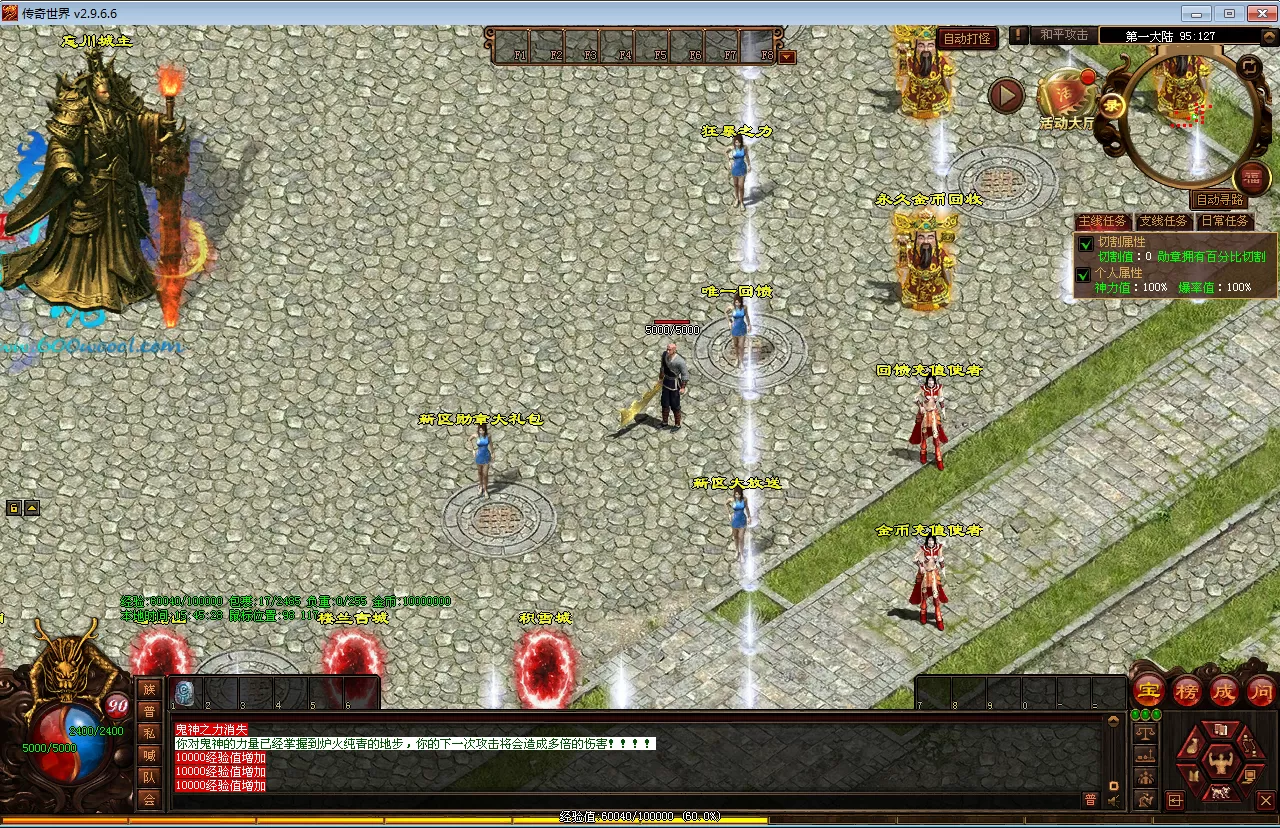This screenshot has width=1280, height=828.
Task: Toggle the 切割属性 checkbox
Action: [1085, 244]
